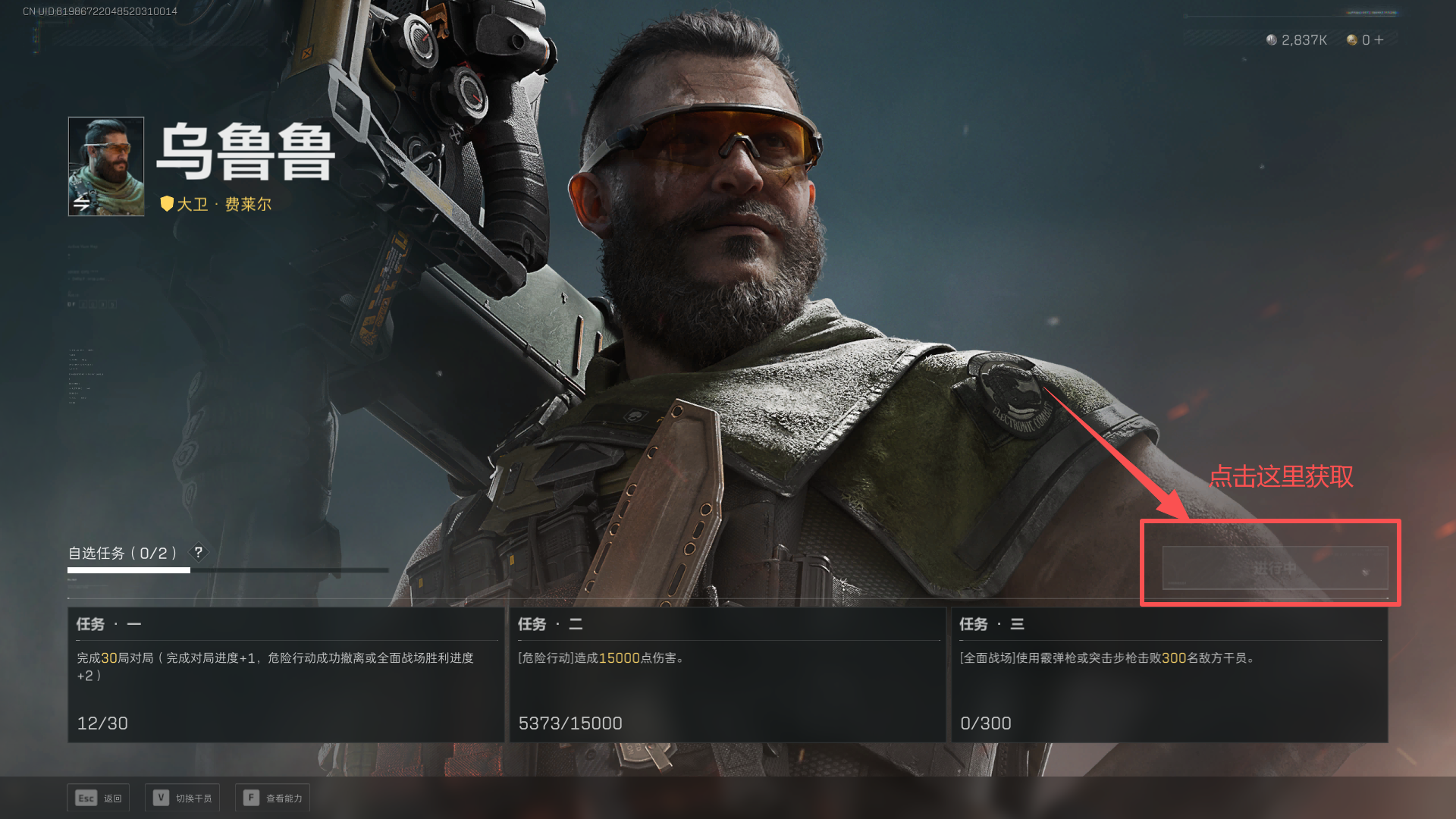1456x819 pixels.
Task: Switch operator via the 切换干员 button
Action: (x=183, y=798)
